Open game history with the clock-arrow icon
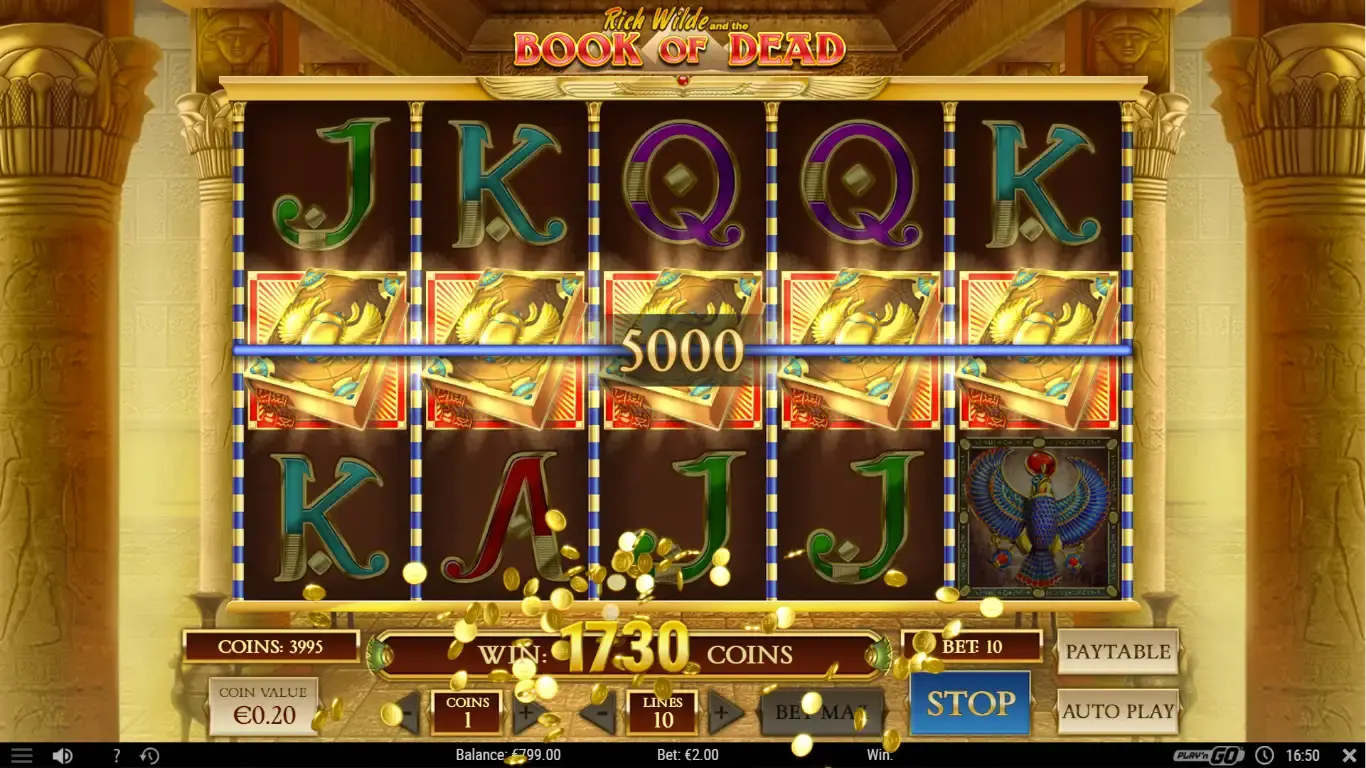This screenshot has width=1366, height=768. coord(149,755)
